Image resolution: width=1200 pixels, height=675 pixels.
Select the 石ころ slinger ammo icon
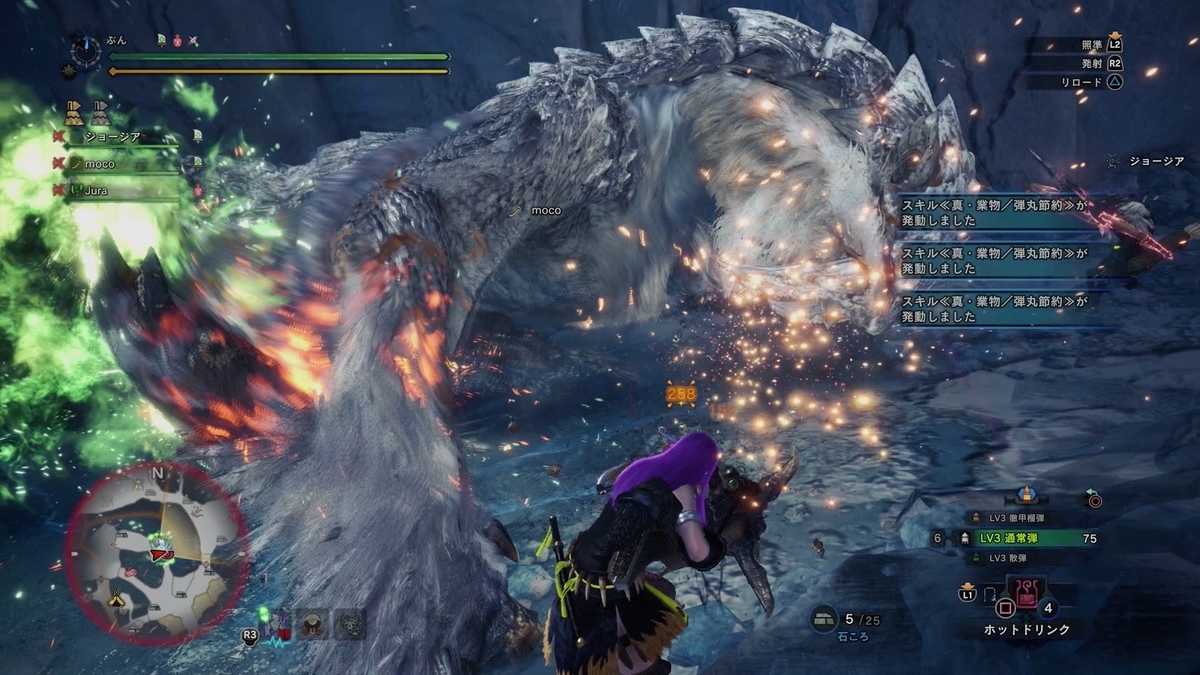click(x=825, y=618)
